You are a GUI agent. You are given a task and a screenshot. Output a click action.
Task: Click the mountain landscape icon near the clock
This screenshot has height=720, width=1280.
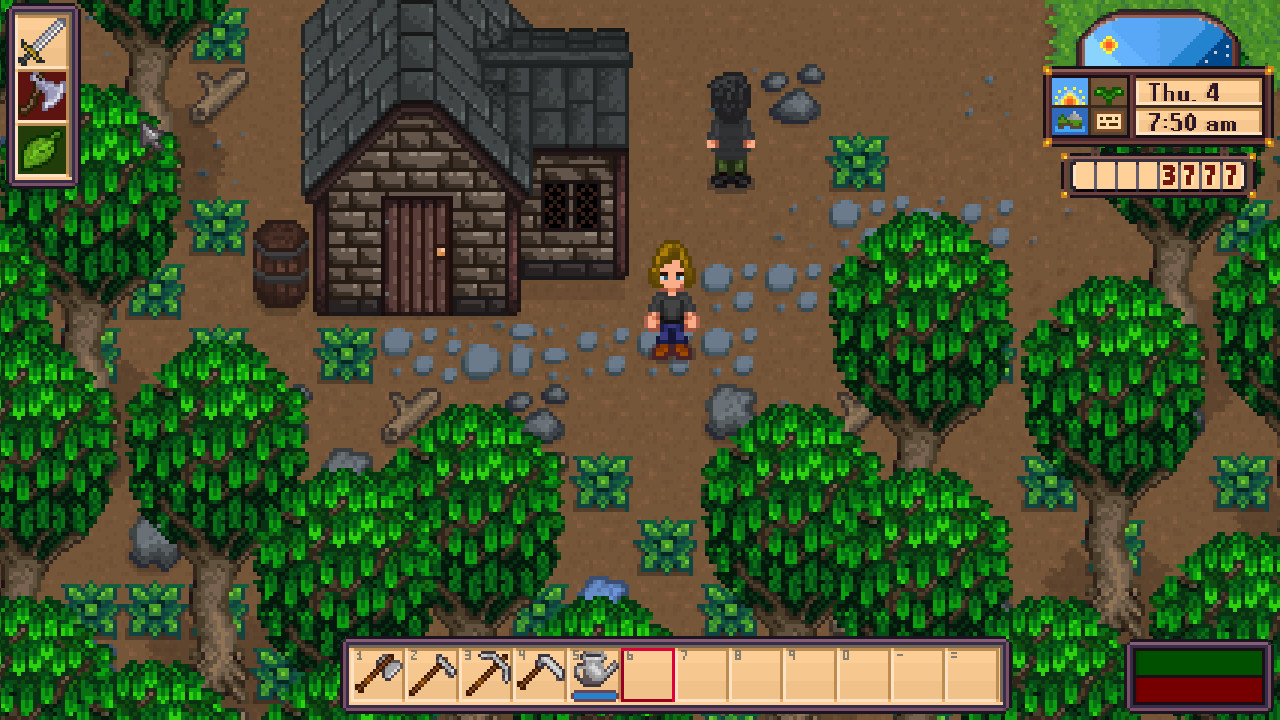point(1070,122)
